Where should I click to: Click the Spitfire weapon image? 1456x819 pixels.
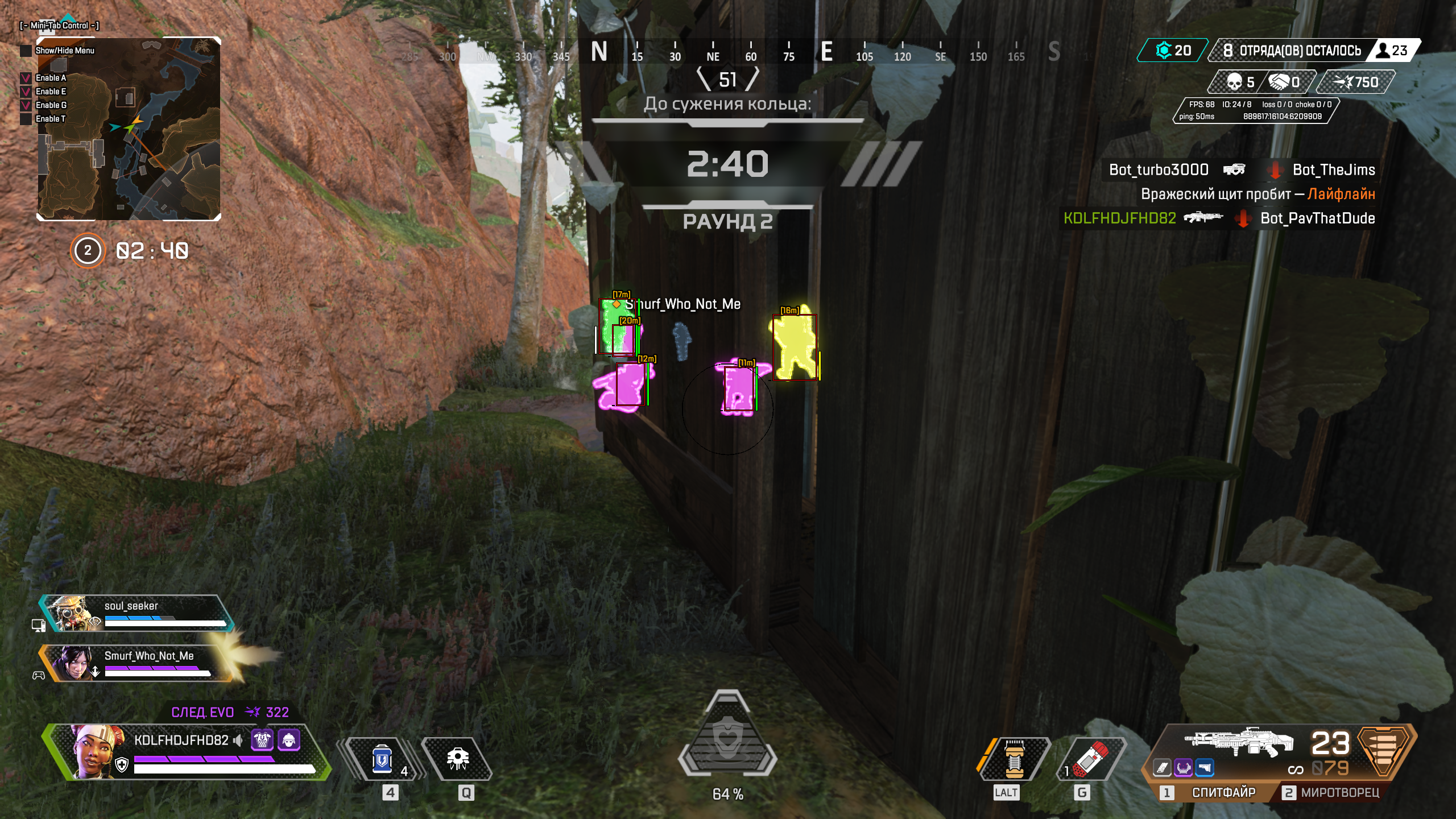pyautogui.click(x=1240, y=742)
